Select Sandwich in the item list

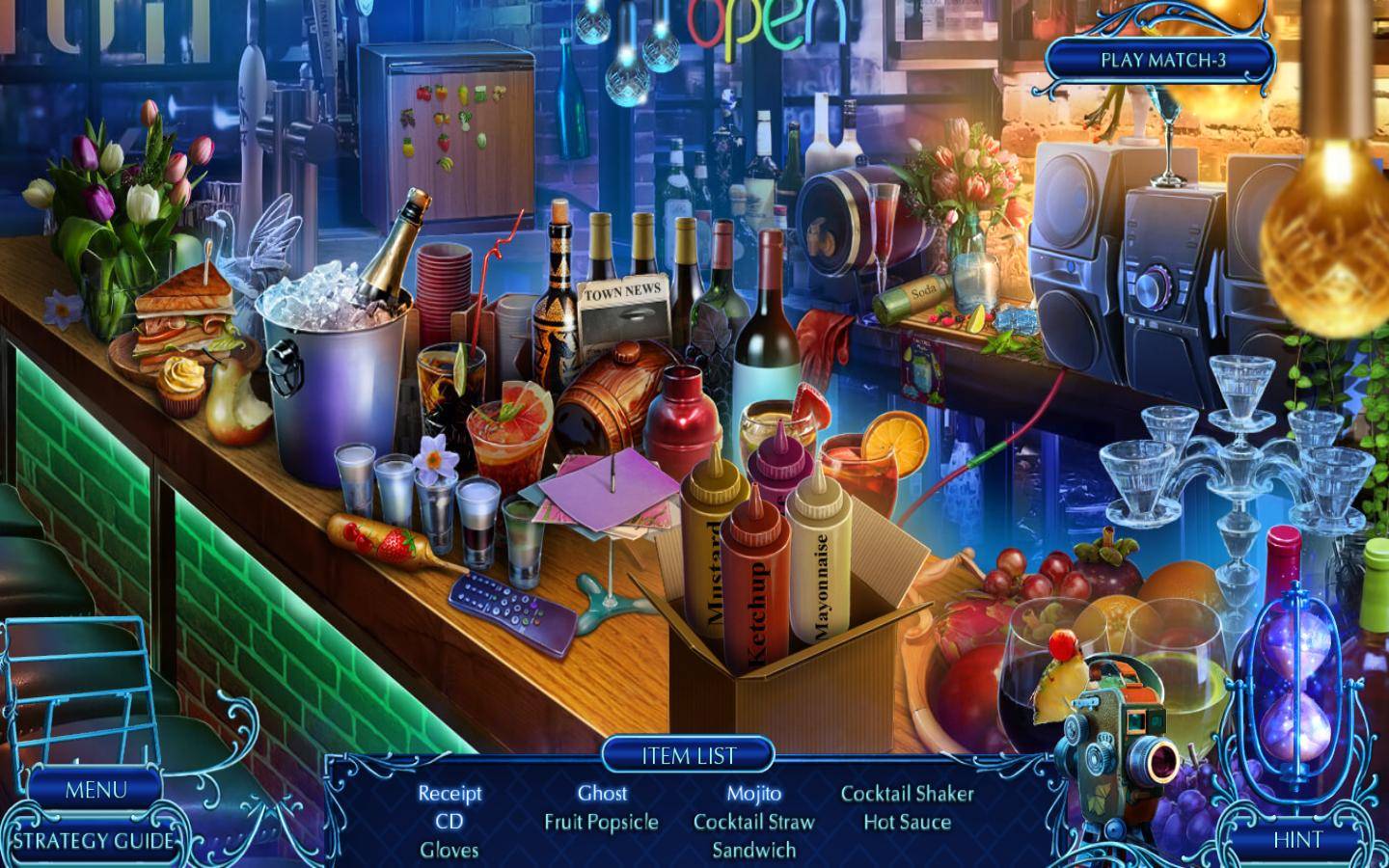click(754, 851)
